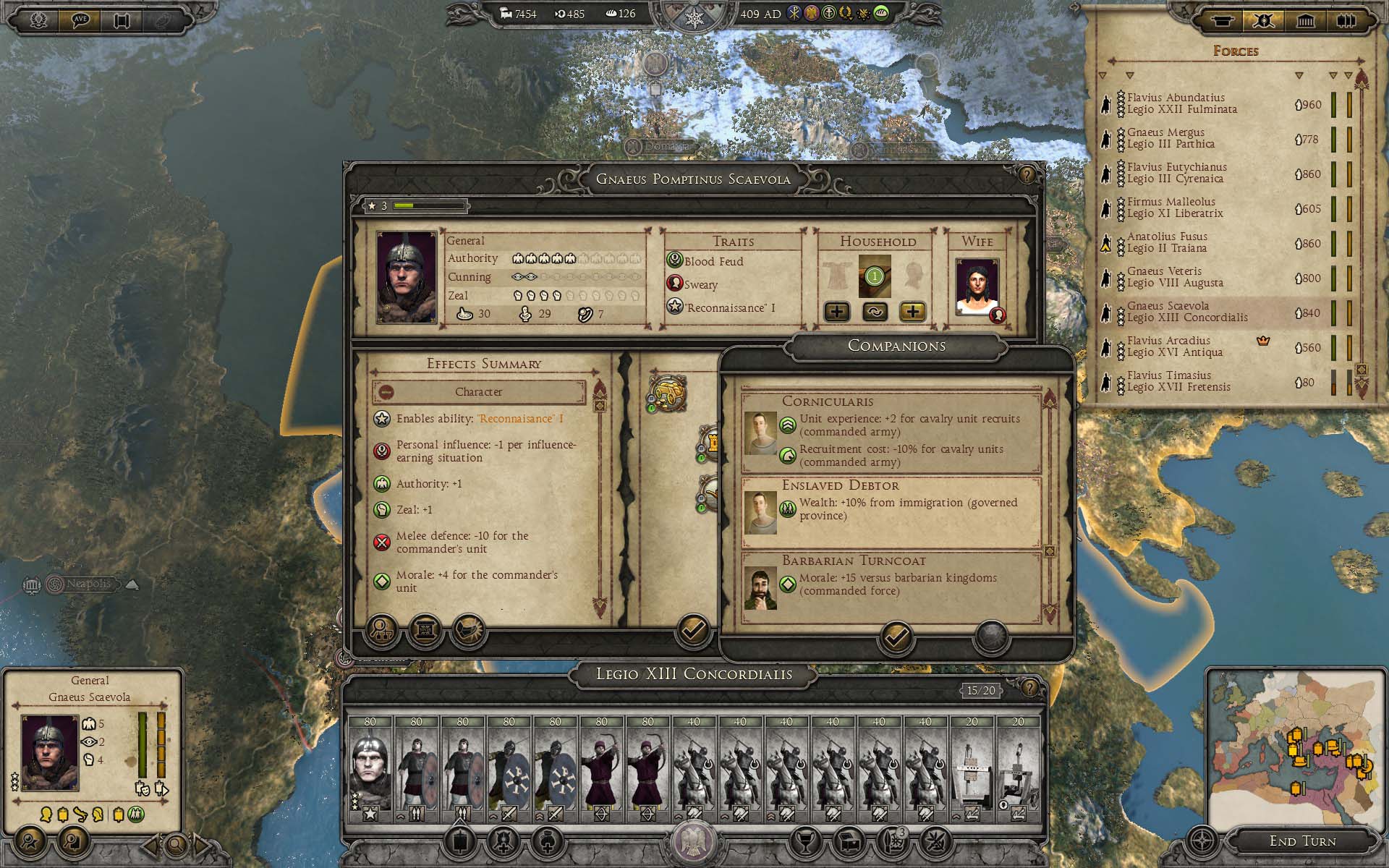Viewport: 1389px width, 868px height.
Task: Open the diplomacy speech bubble button
Action: 80,20
